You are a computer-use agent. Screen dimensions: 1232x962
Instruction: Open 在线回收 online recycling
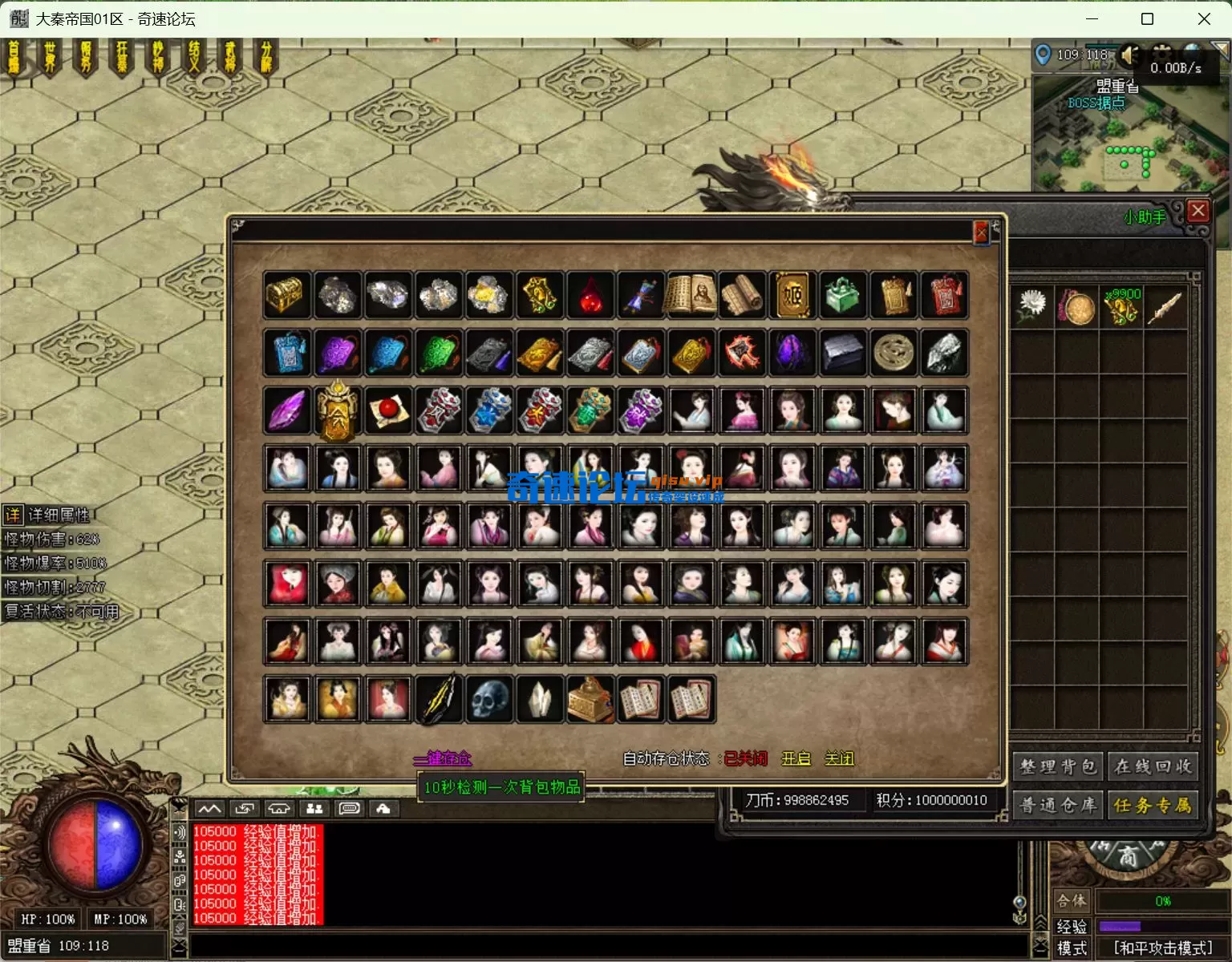pos(1153,766)
